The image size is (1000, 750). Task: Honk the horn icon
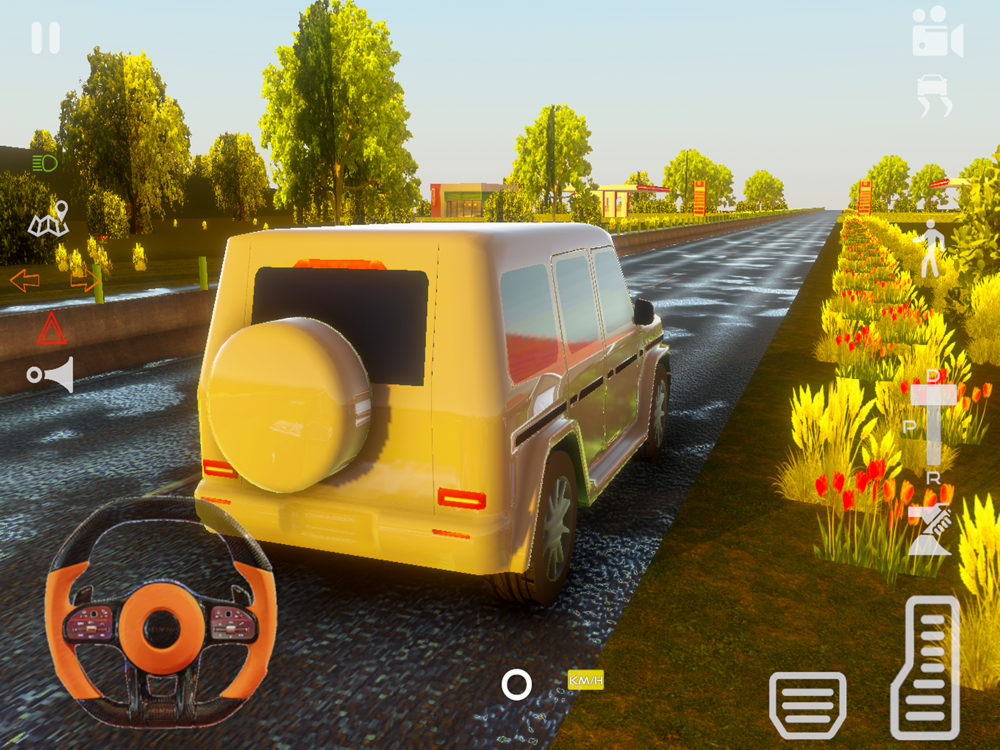pyautogui.click(x=50, y=375)
